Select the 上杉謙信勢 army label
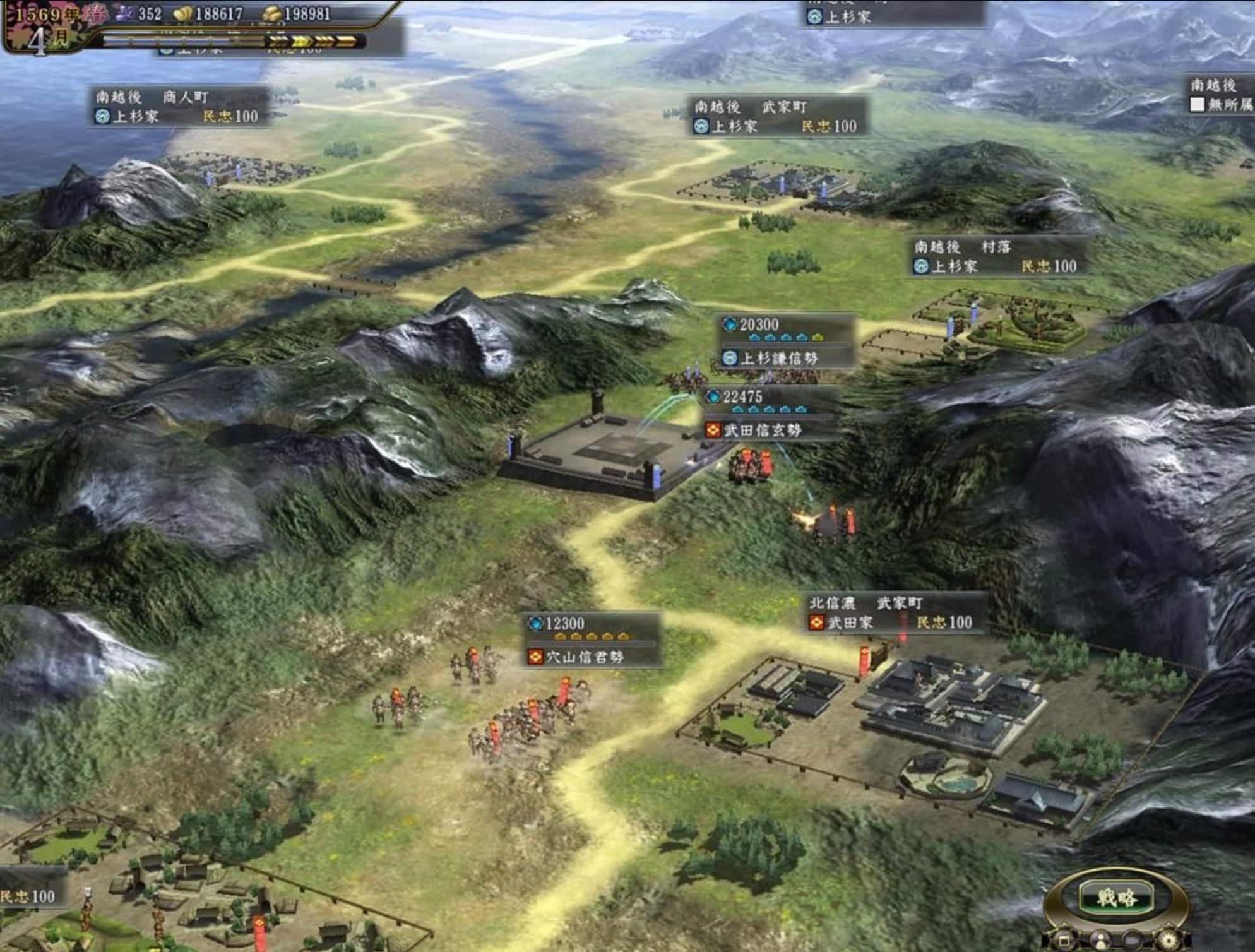The width and height of the screenshot is (1255, 952). [778, 358]
